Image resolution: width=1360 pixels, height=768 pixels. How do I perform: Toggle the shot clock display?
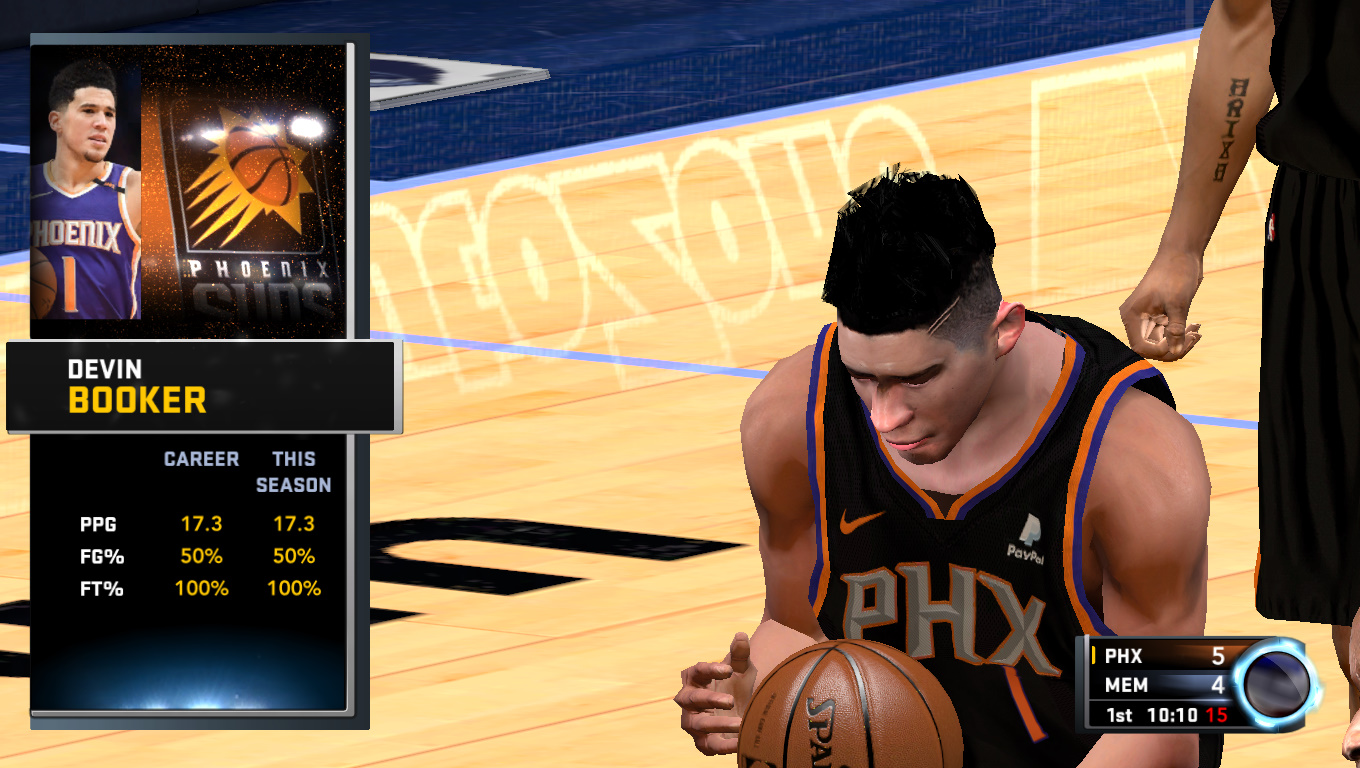1217,715
